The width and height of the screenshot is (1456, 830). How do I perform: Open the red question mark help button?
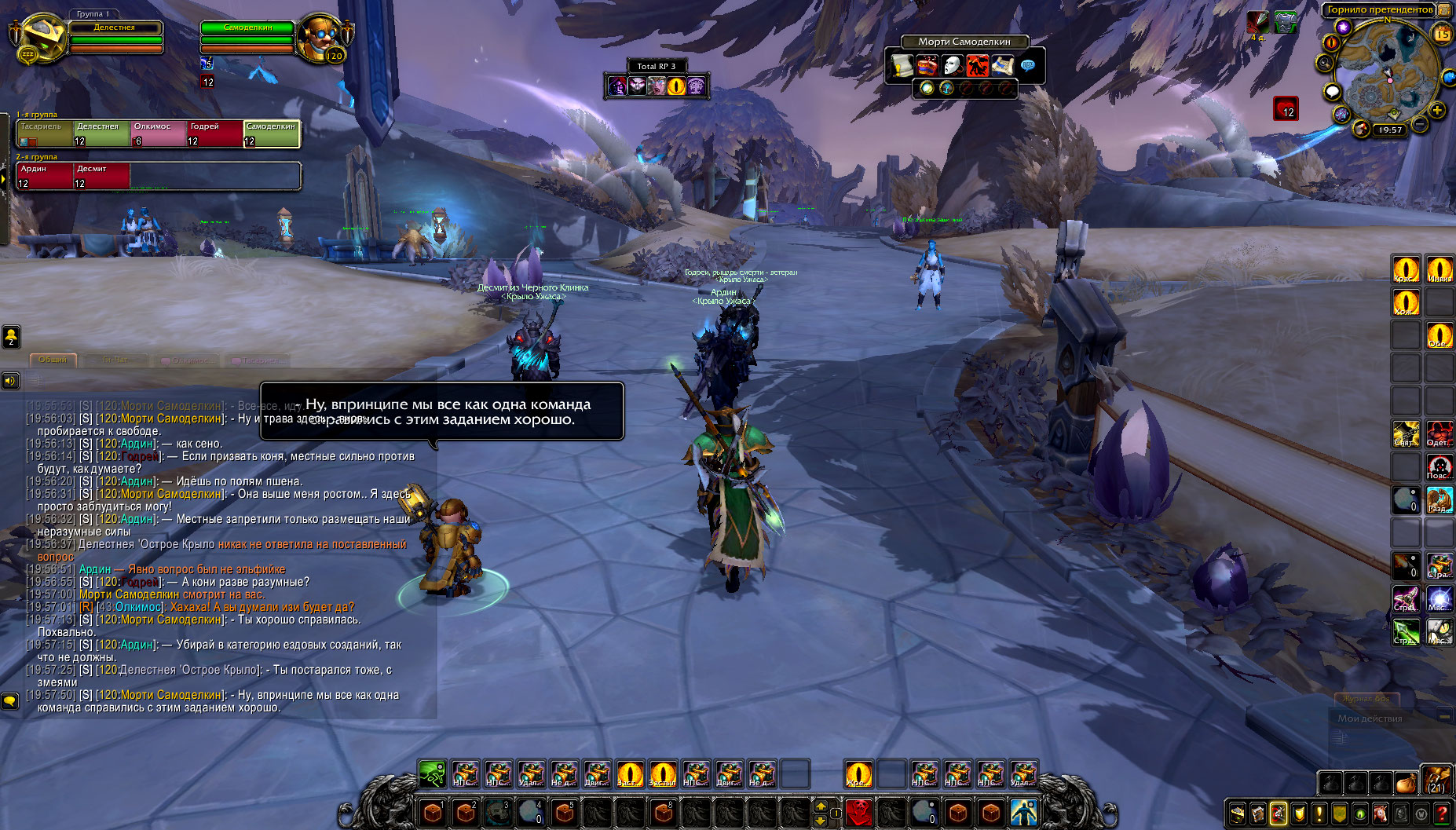[1442, 814]
